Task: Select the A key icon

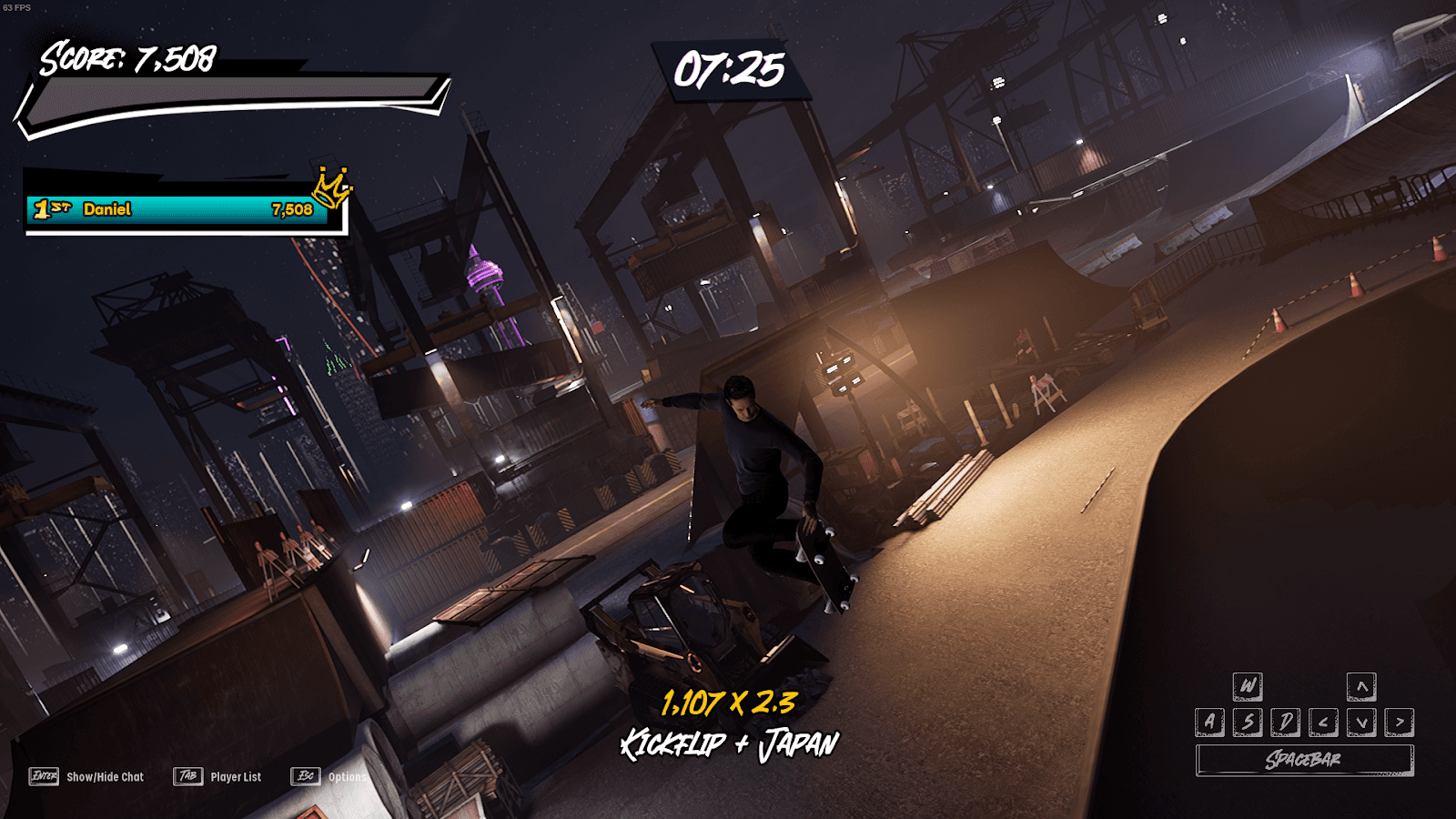Action: coord(1209,722)
